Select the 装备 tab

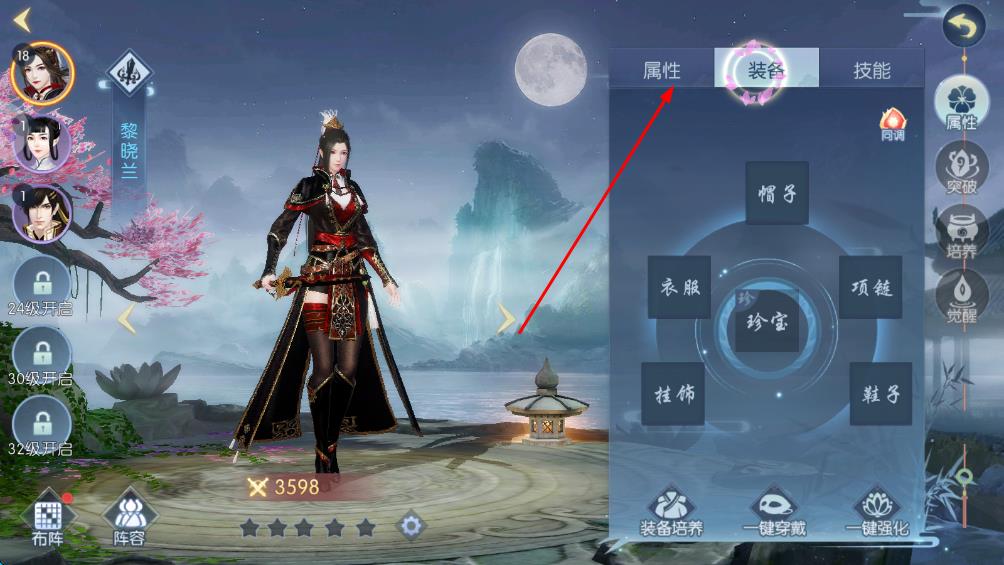point(766,70)
